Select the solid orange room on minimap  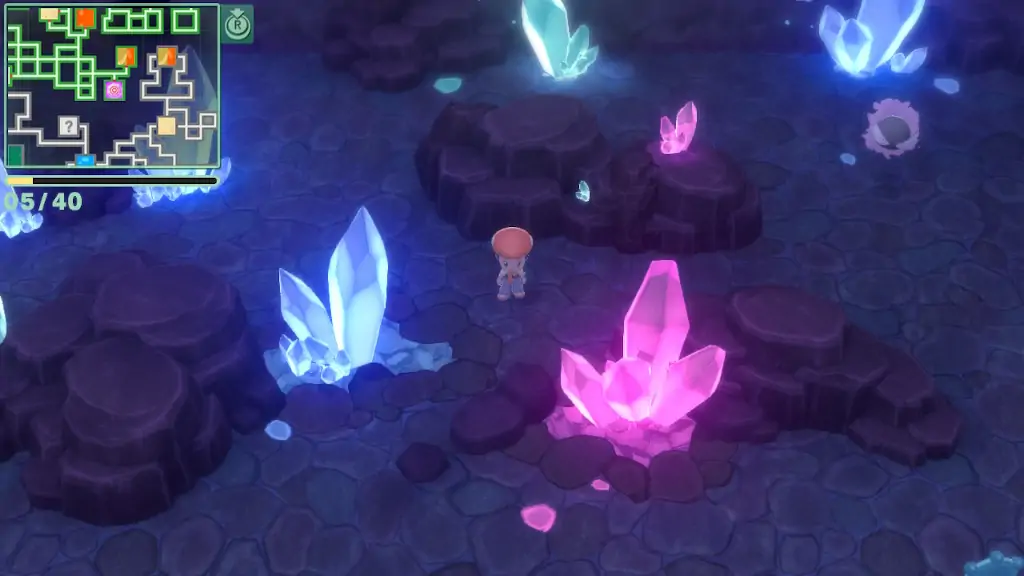pos(85,17)
